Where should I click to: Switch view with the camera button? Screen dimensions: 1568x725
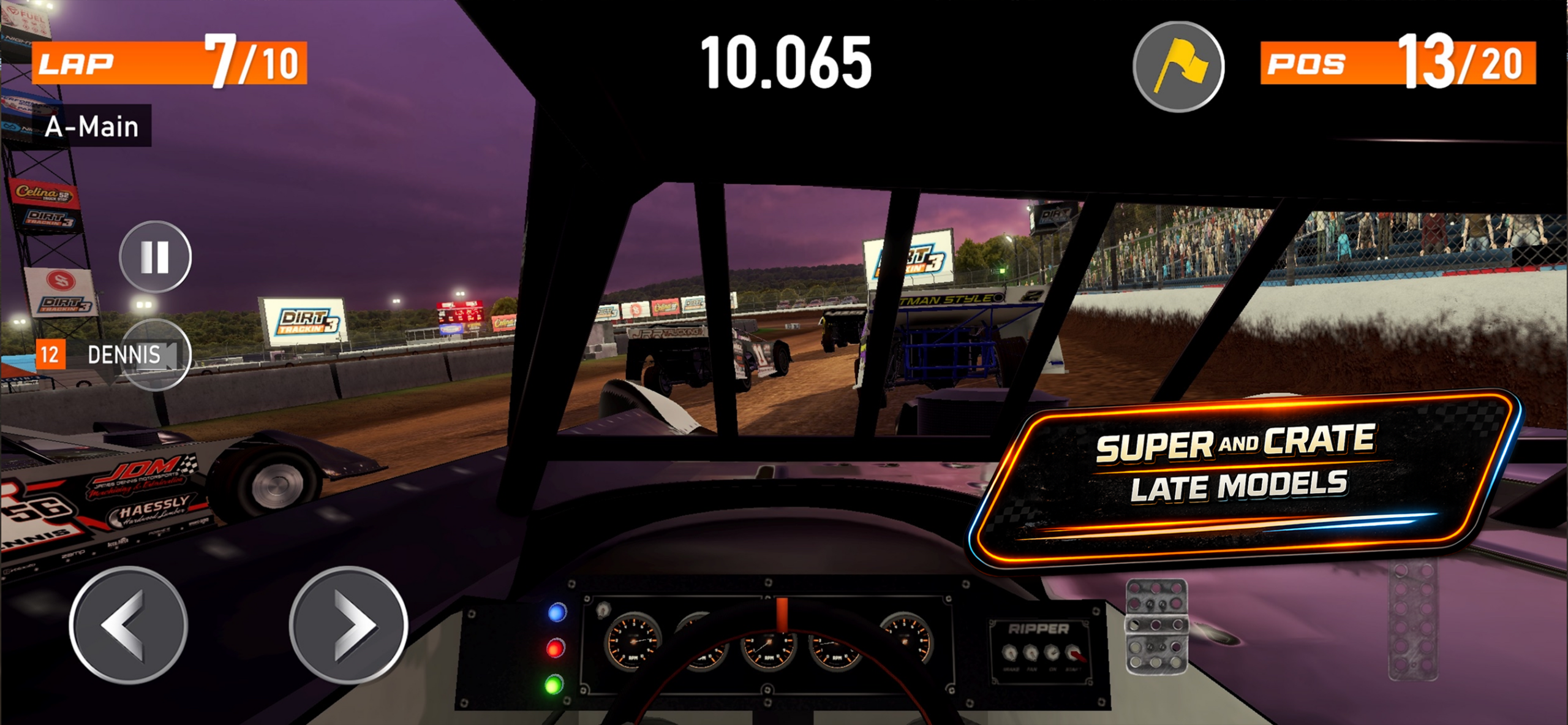[157, 355]
